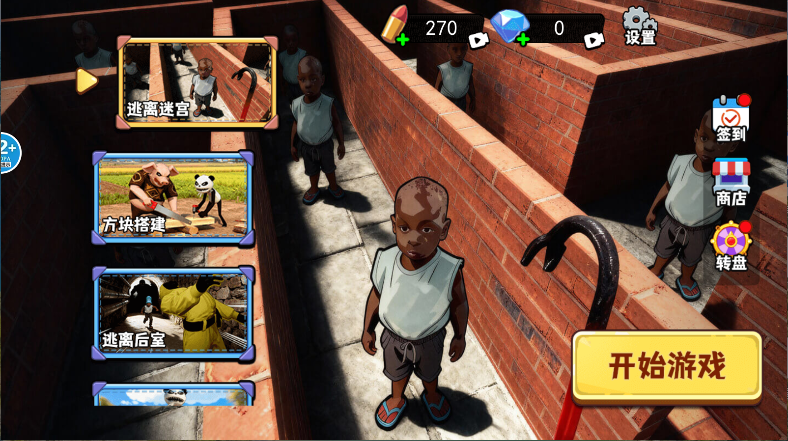This screenshot has height=441, width=788.
Task: Watch a video ad for bullets
Action: [478, 40]
